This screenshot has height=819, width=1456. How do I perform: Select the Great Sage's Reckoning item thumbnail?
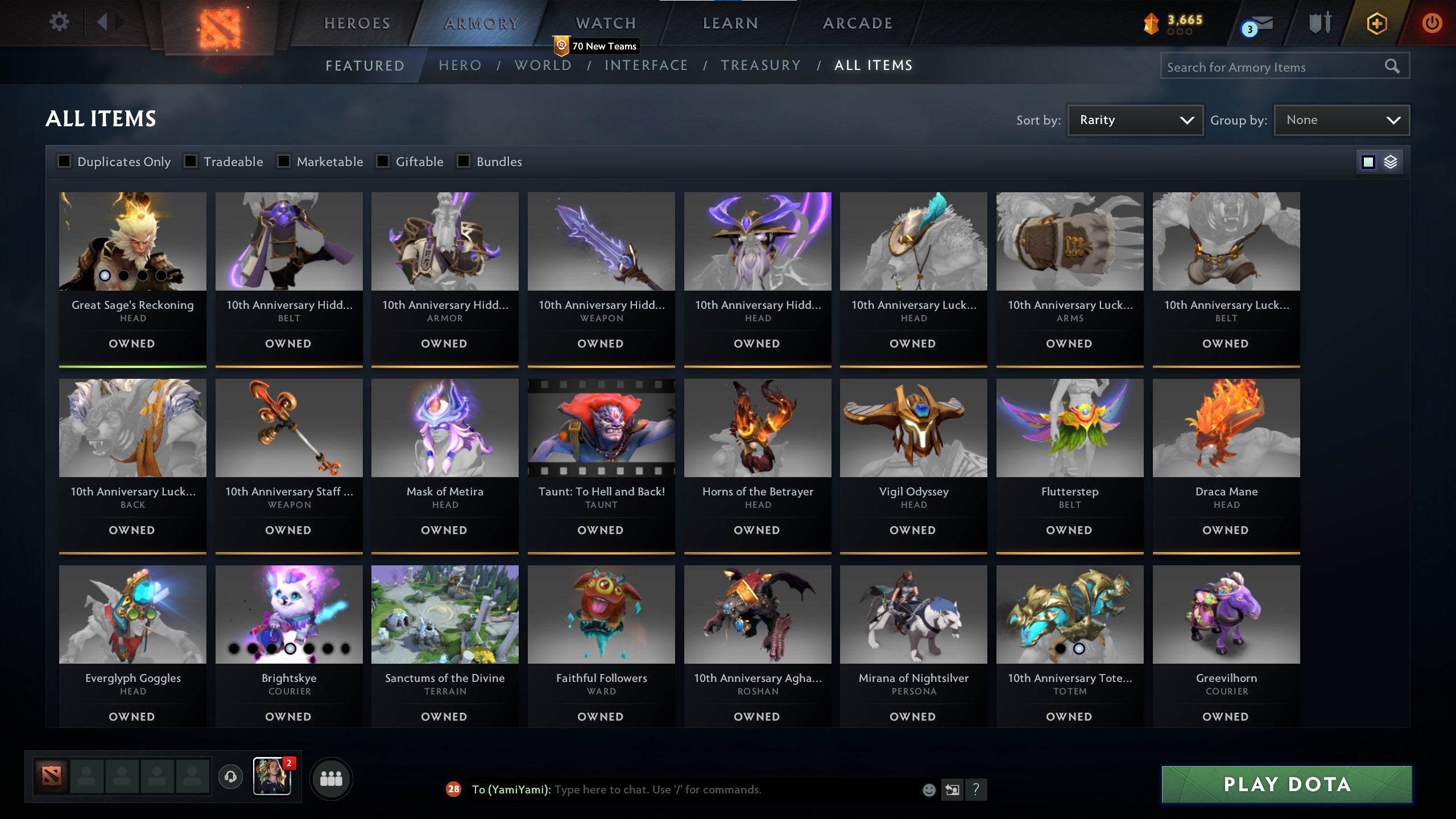pos(133,241)
